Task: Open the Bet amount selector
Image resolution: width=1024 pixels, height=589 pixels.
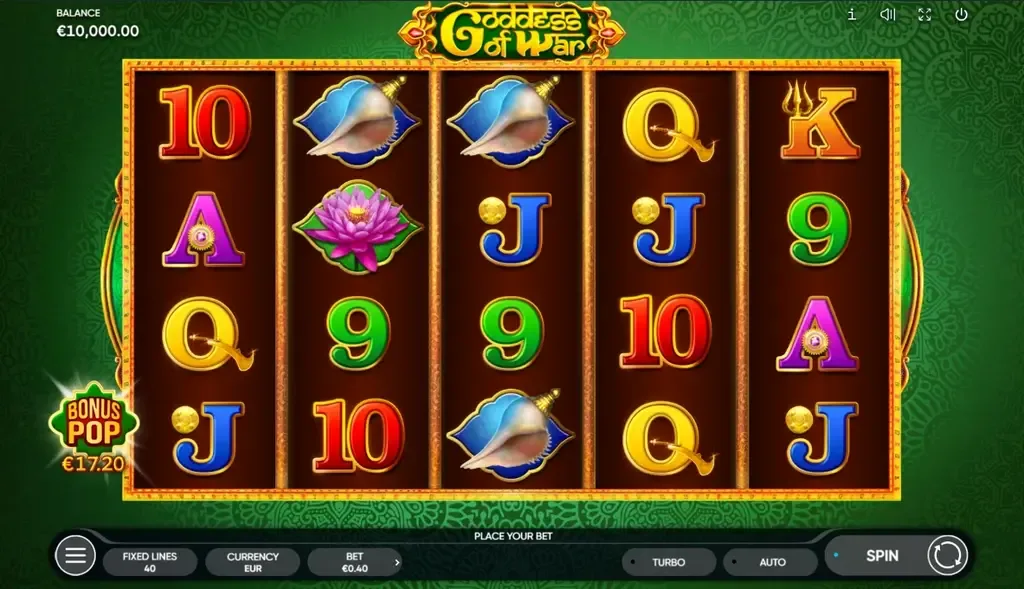Action: [355, 562]
